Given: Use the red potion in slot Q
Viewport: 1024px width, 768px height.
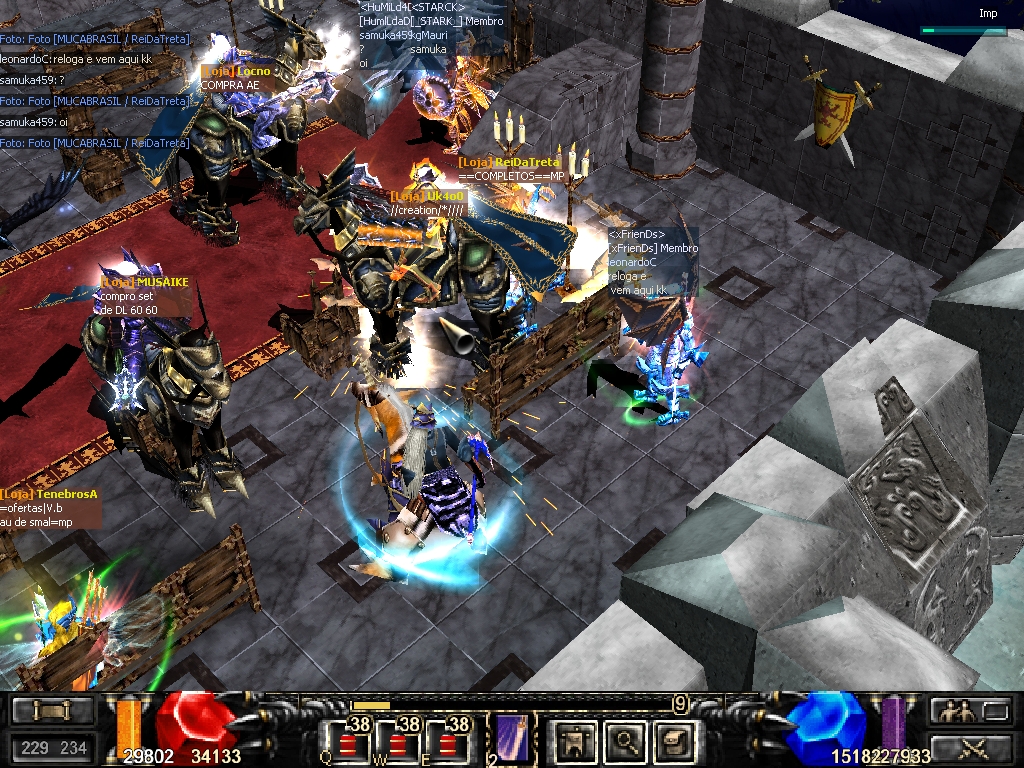Looking at the screenshot, I should pyautogui.click(x=348, y=744).
